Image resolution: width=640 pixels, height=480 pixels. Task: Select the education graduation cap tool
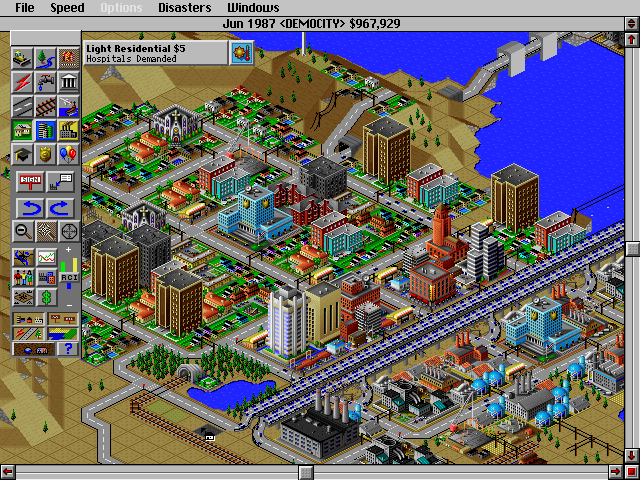[x=23, y=154]
